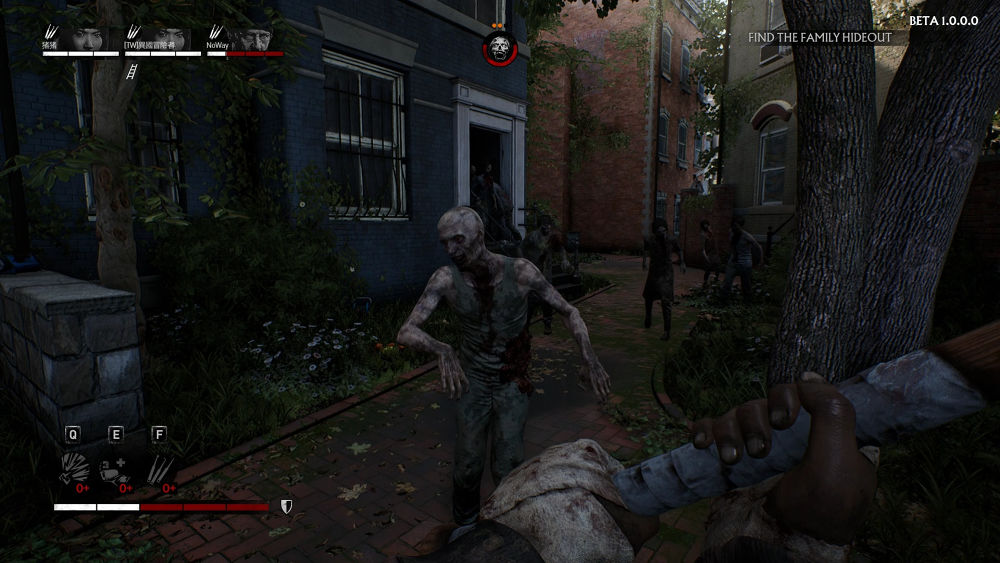Click the red zombie skull horde indicator

(498, 47)
